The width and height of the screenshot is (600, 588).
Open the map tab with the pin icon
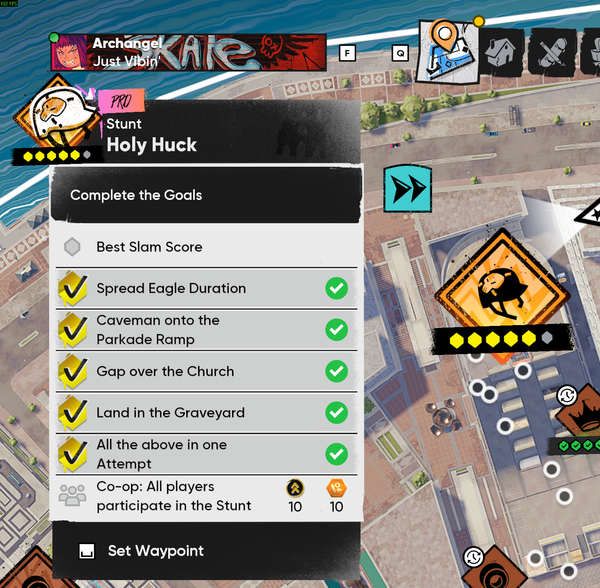coord(445,49)
